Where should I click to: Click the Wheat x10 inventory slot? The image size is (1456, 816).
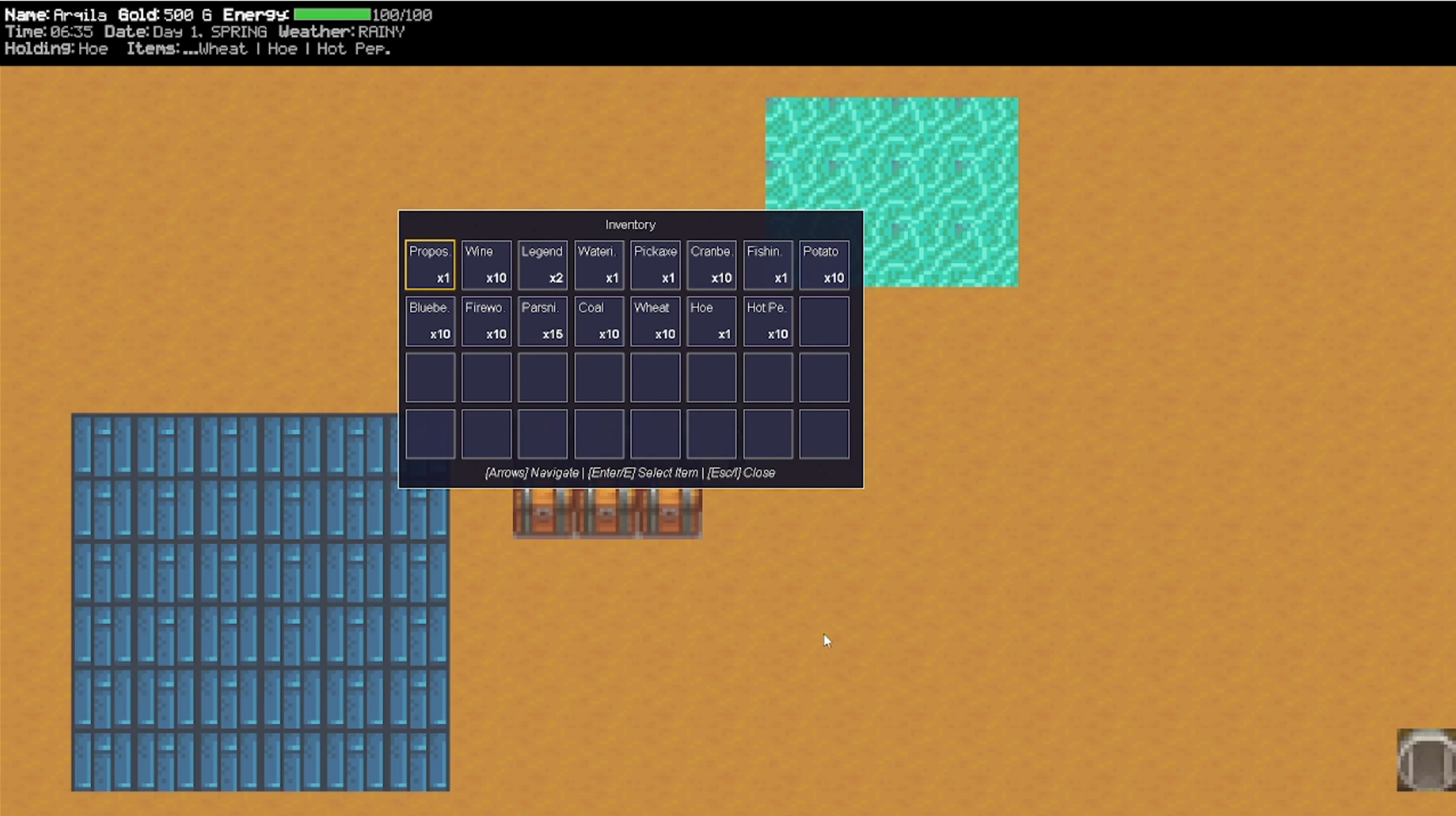click(655, 321)
